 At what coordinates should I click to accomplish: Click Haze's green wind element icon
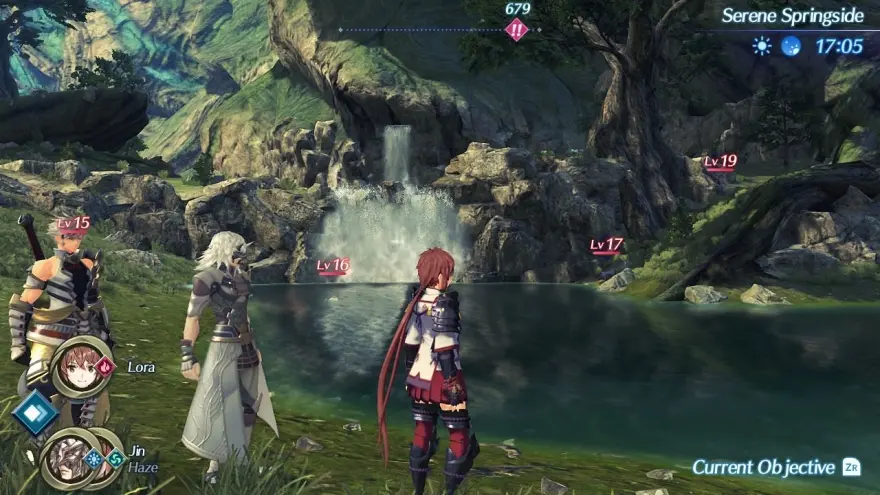click(x=116, y=459)
